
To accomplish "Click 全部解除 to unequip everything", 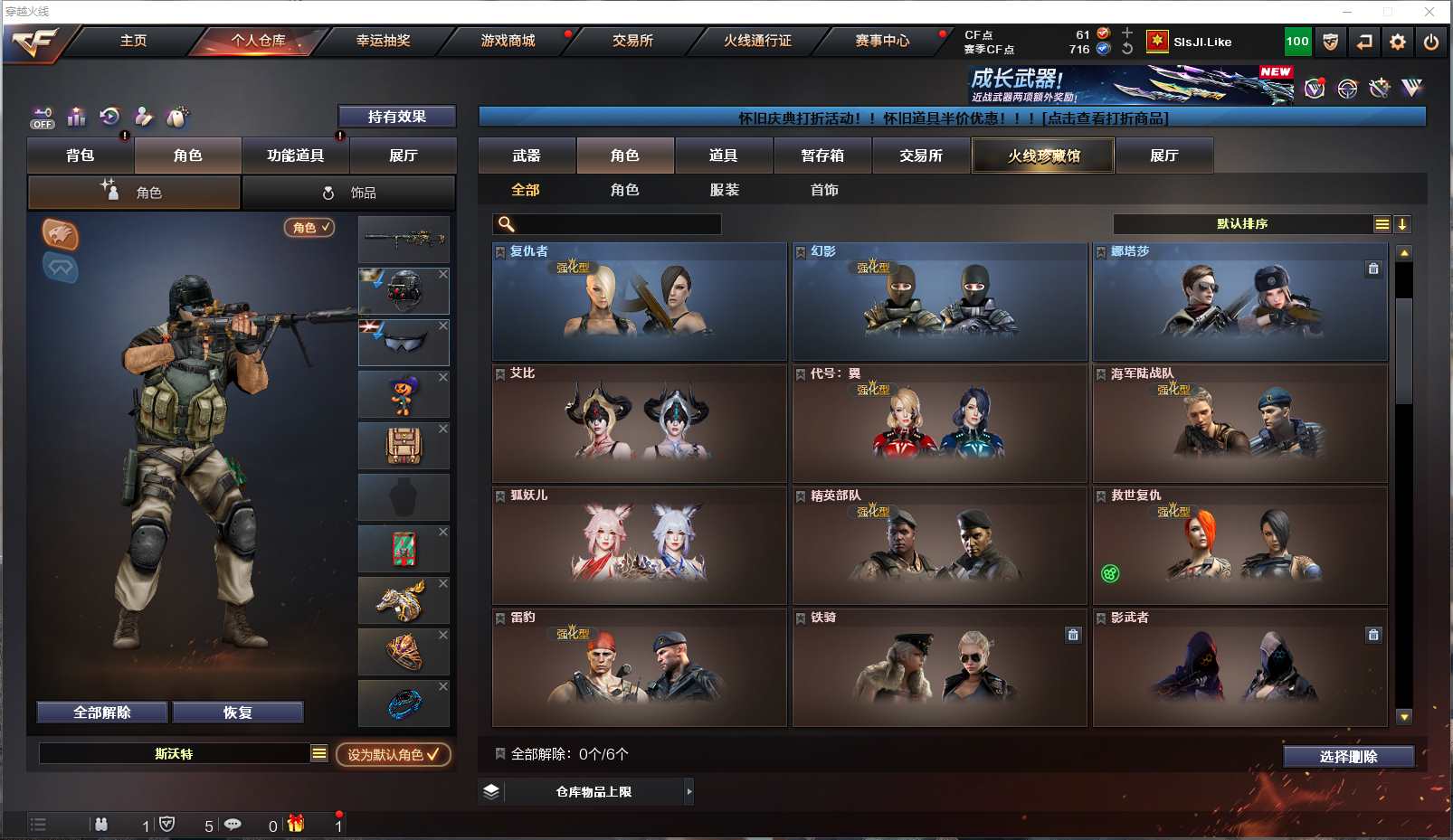I will click(102, 713).
